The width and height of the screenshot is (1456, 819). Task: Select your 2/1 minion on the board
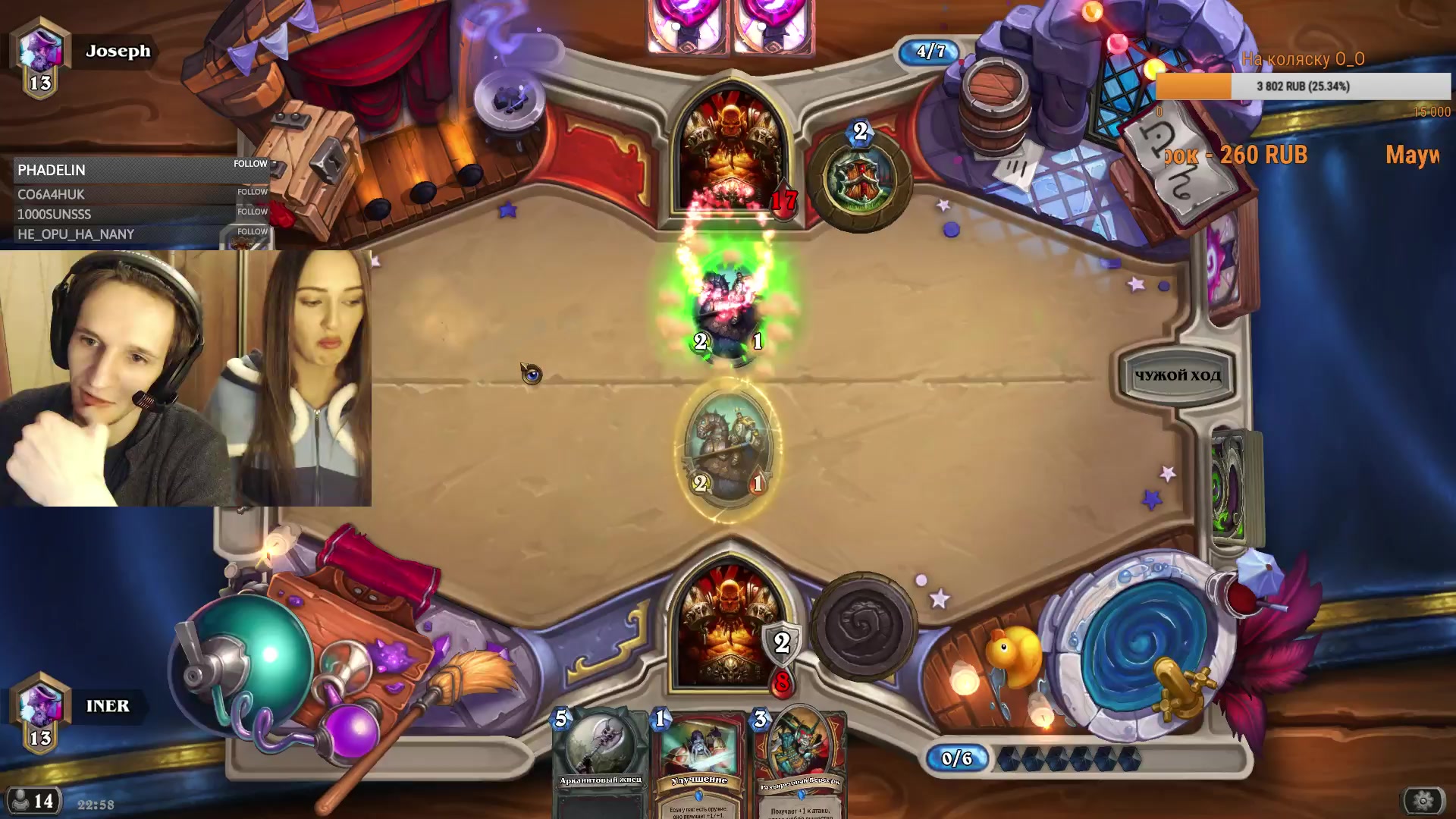coord(729,453)
